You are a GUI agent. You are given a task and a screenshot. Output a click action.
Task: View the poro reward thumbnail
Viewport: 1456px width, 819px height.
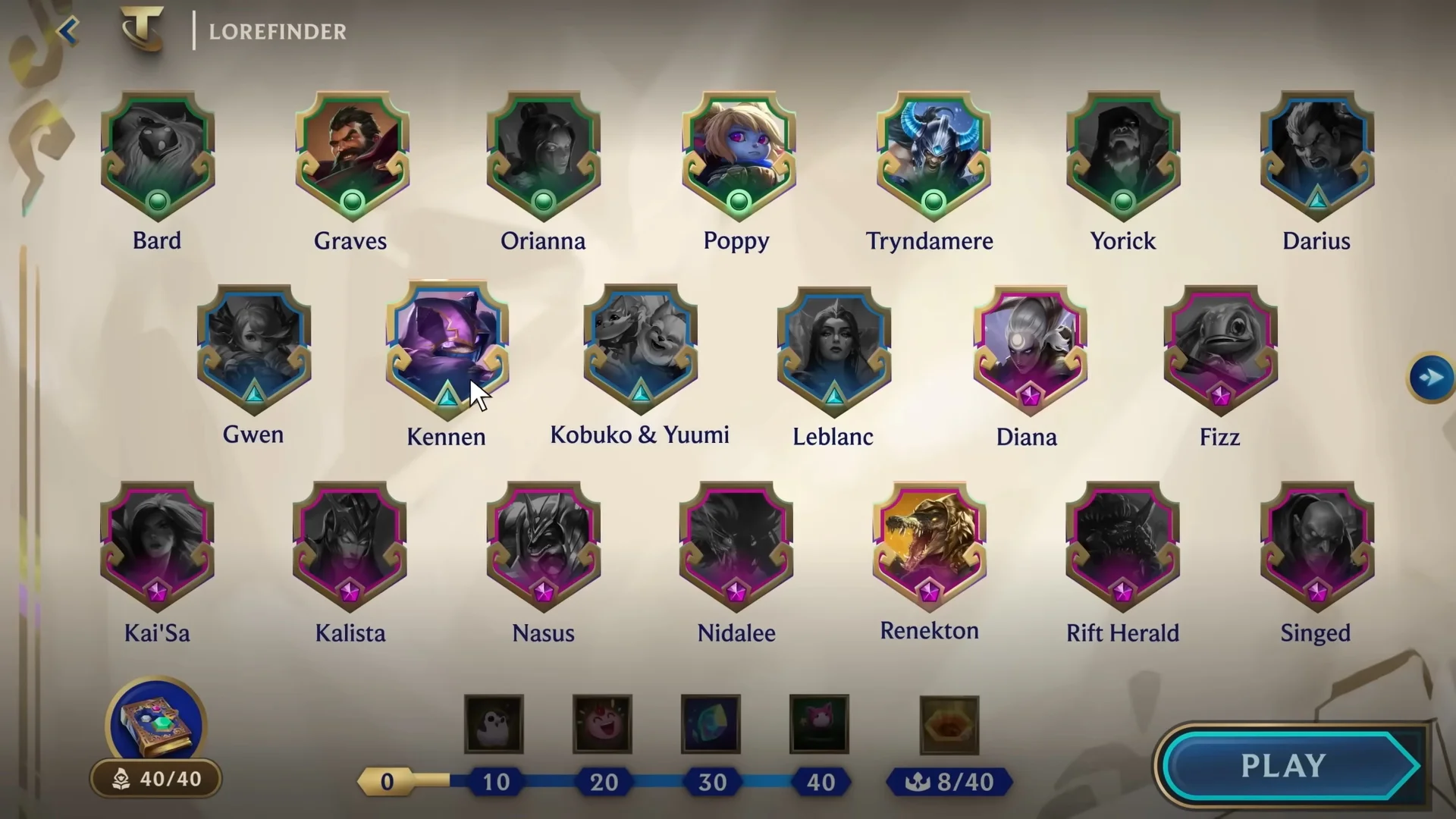(494, 724)
